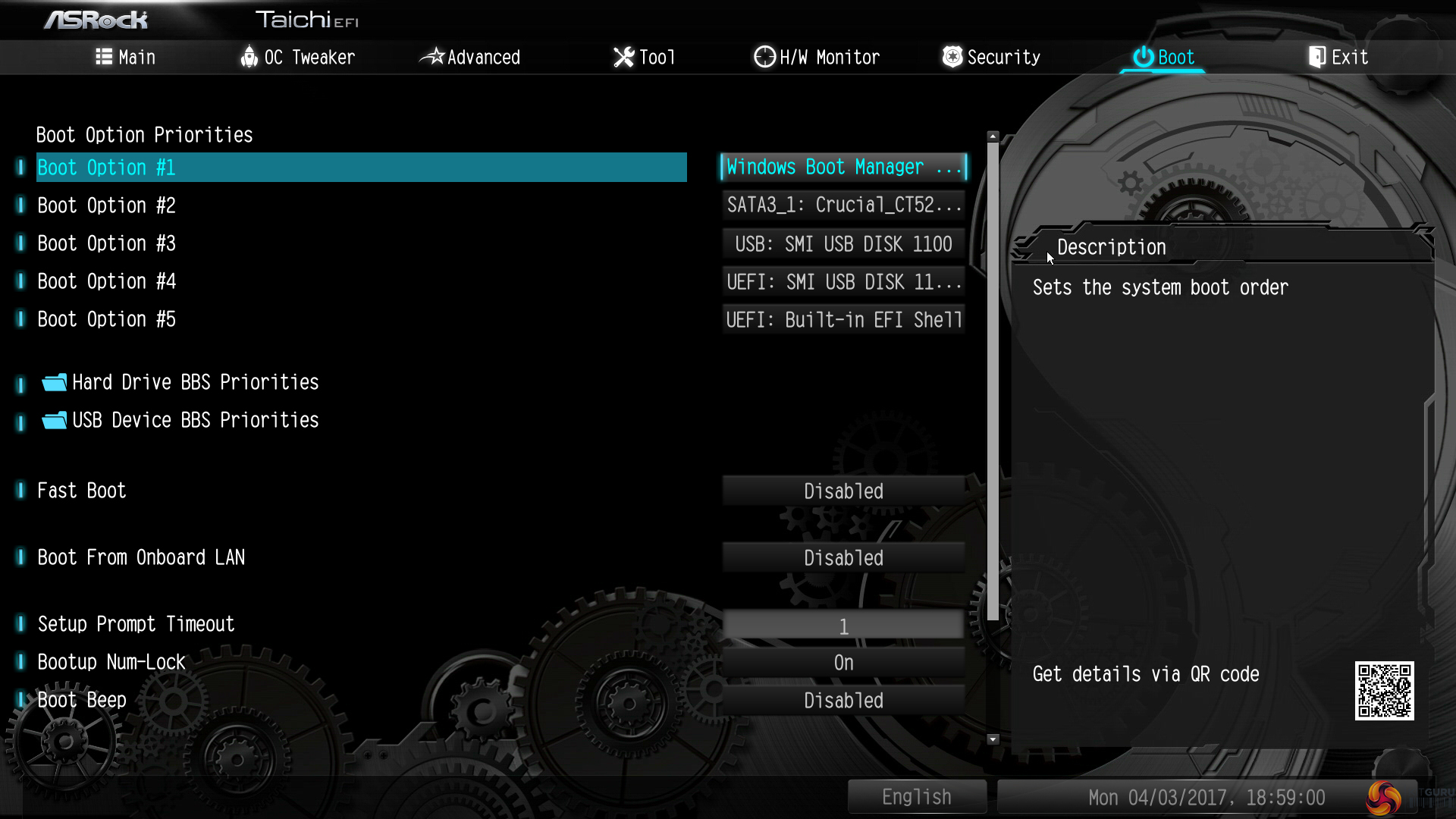Toggle the Fast Boot Disabled setting
This screenshot has height=819, width=1456.
[843, 491]
